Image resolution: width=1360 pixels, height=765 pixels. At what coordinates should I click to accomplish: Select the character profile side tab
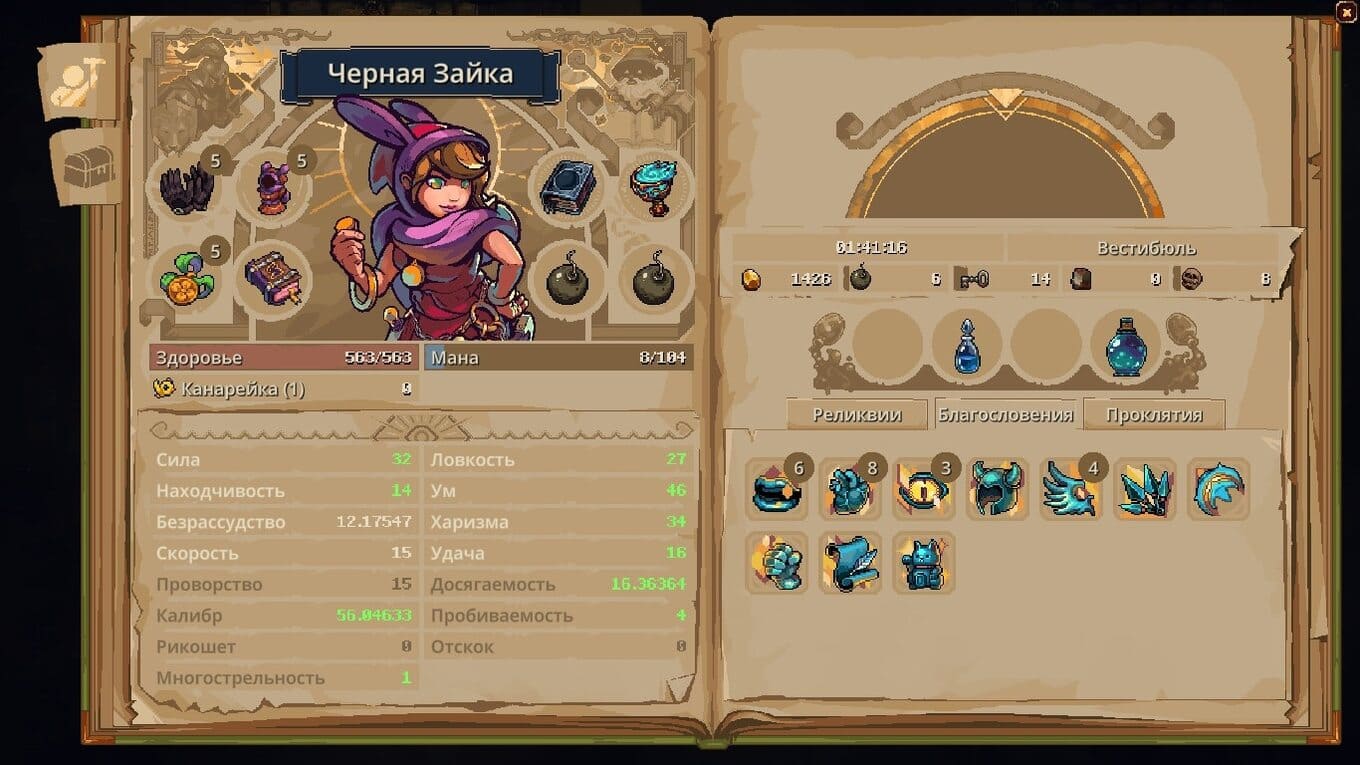point(80,83)
